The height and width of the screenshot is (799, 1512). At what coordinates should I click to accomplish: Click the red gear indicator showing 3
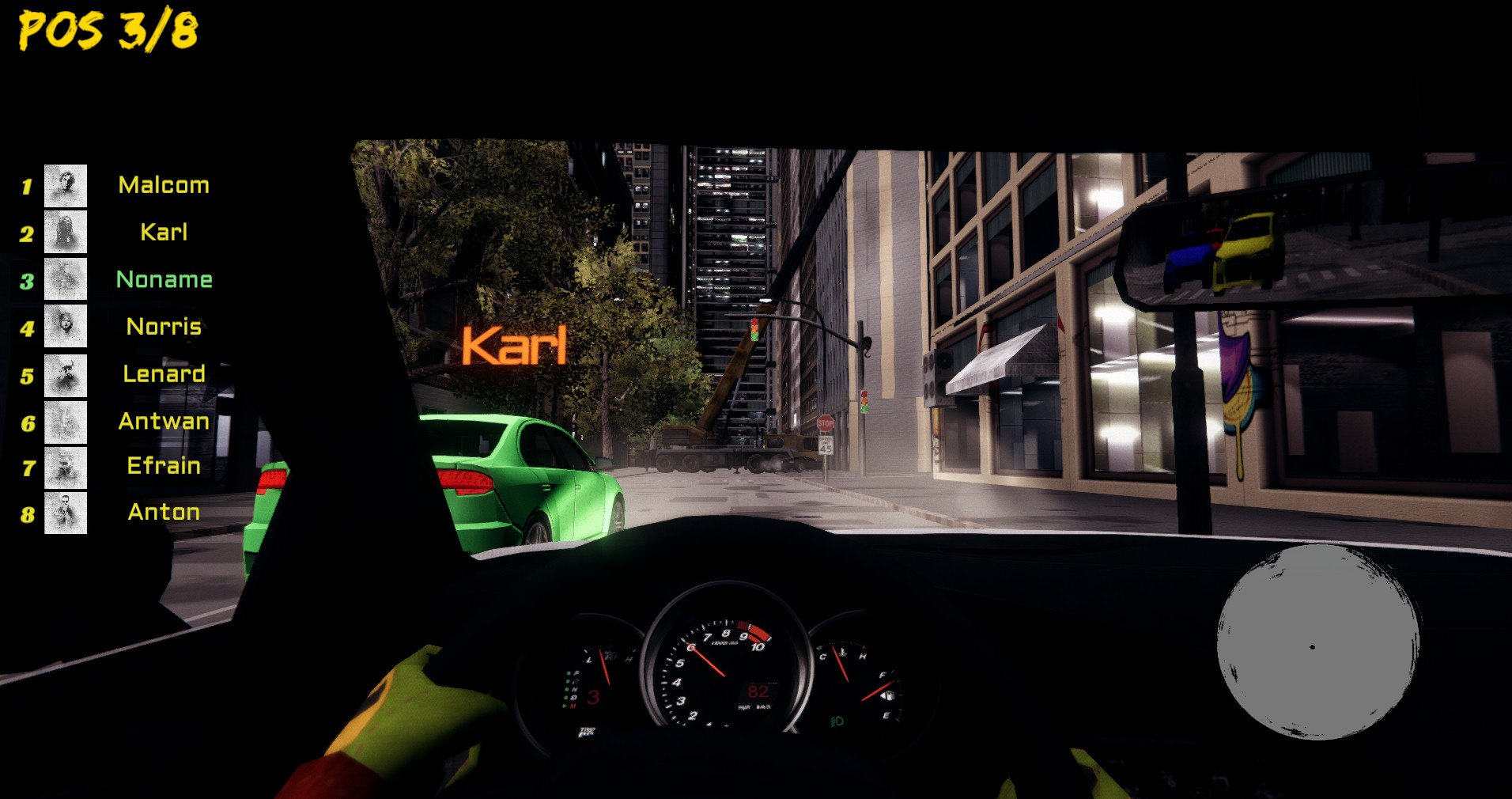click(594, 697)
